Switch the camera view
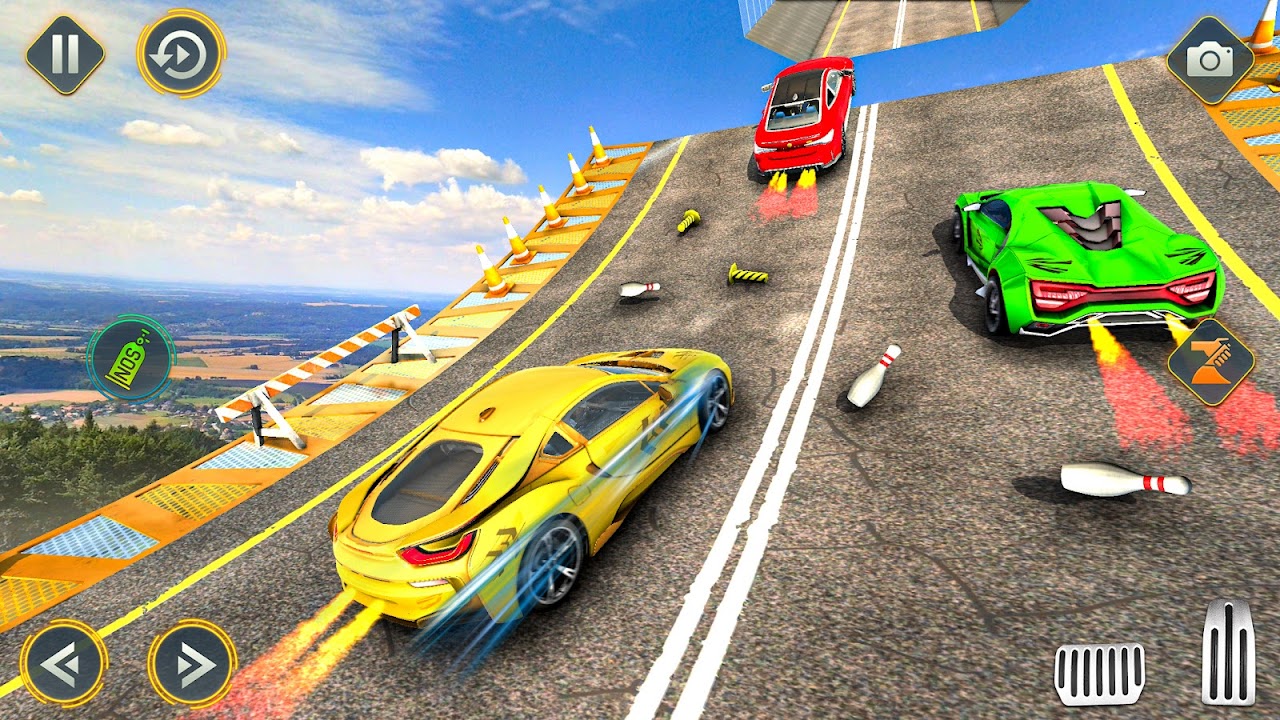Screen dimensions: 1280x720 [1210, 60]
